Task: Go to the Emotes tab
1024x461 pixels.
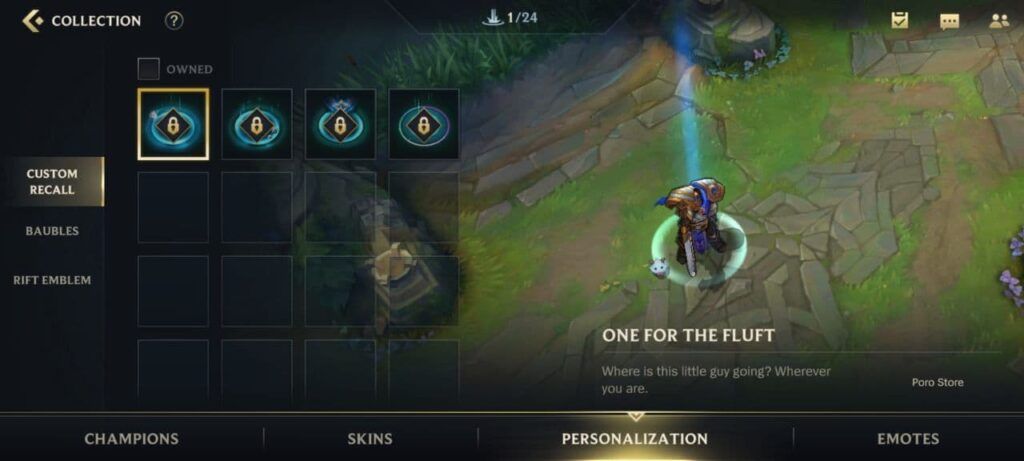Action: tap(908, 438)
